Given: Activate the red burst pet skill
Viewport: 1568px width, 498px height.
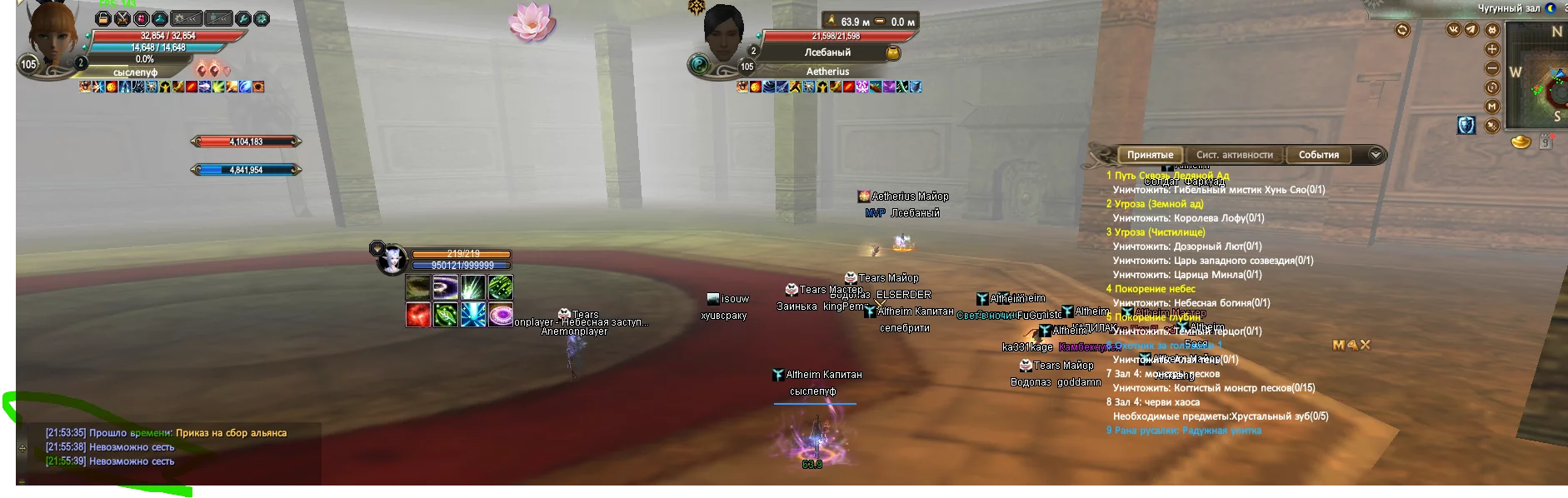Looking at the screenshot, I should tap(418, 315).
